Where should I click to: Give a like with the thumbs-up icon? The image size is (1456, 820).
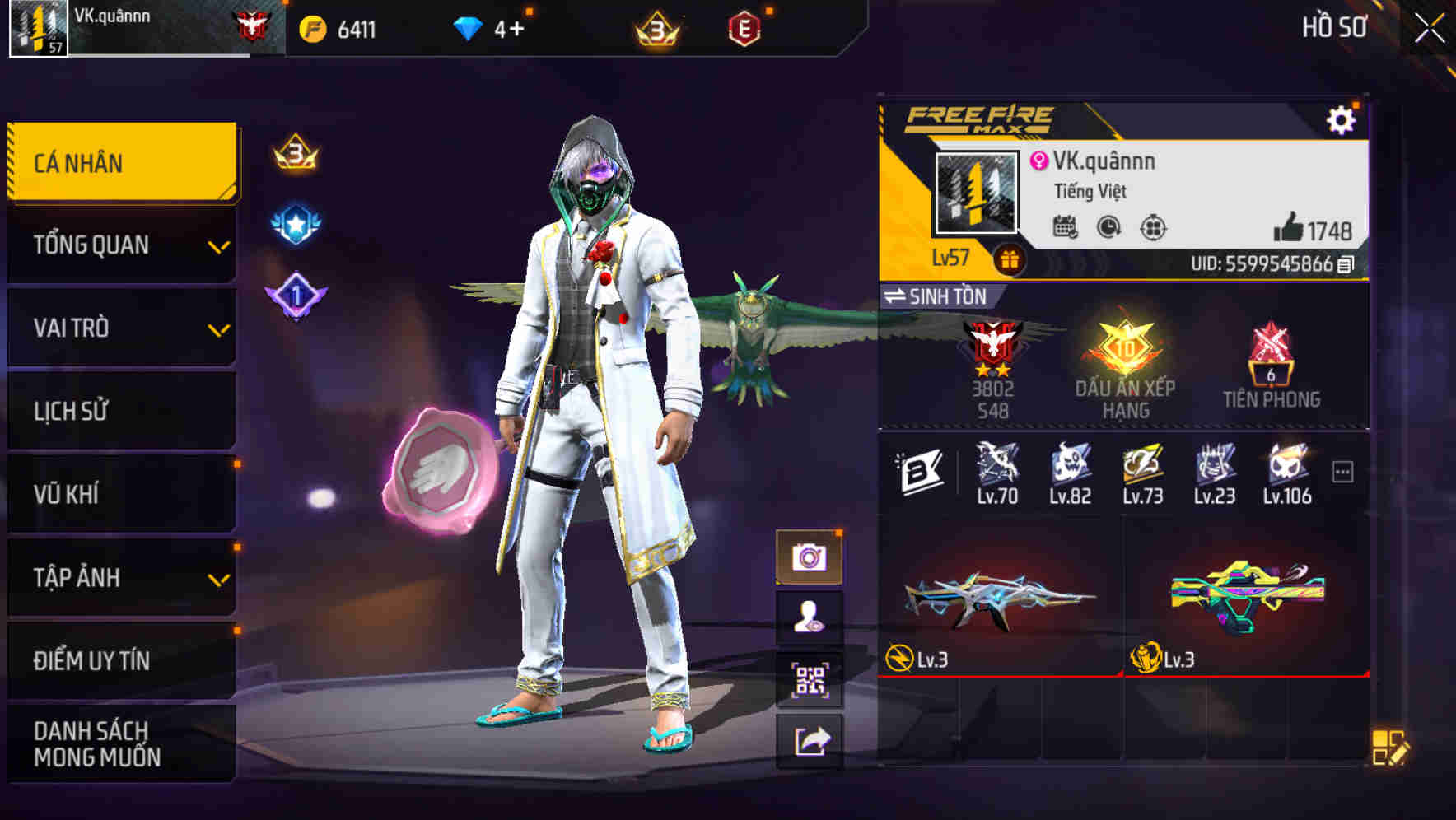point(1290,228)
